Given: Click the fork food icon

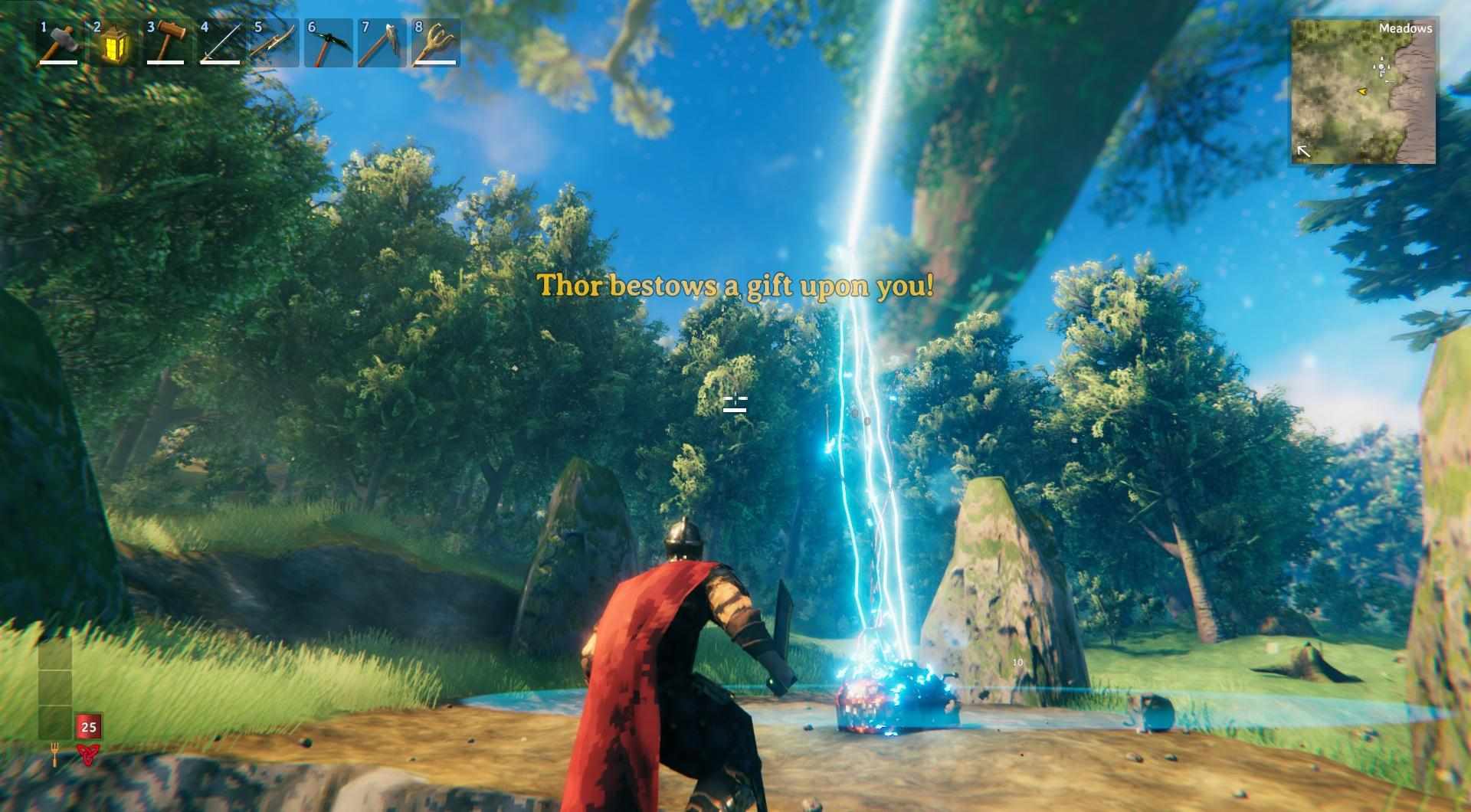Looking at the screenshot, I should [55, 754].
